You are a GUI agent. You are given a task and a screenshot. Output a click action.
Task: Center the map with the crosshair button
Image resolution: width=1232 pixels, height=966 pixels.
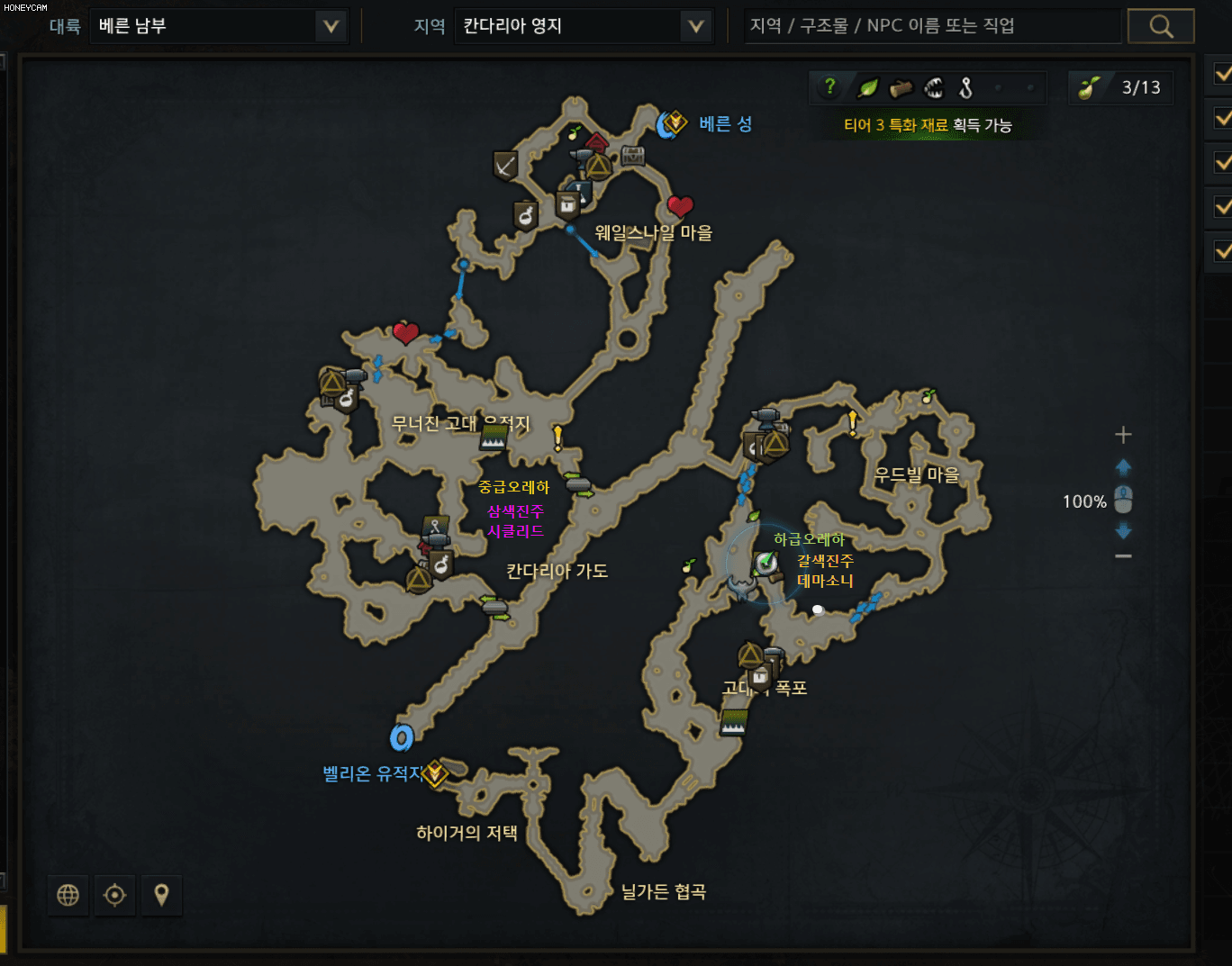pos(114,895)
